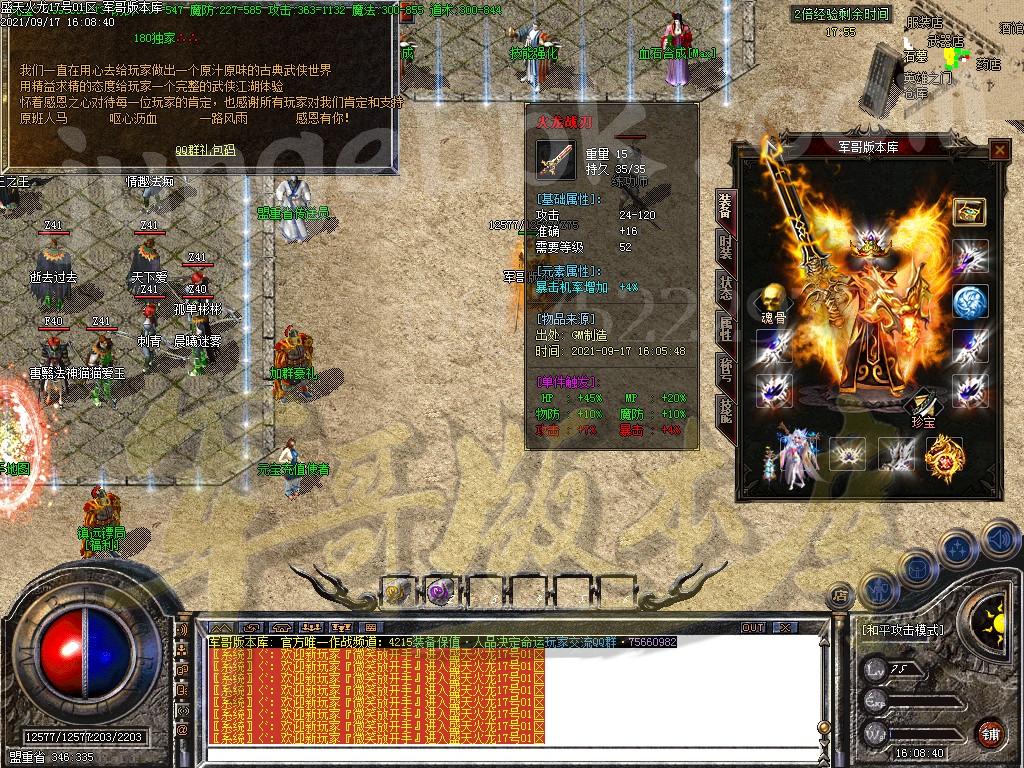Click the blue orb equipment slot
Screen dimensions: 1024x768
[969, 302]
